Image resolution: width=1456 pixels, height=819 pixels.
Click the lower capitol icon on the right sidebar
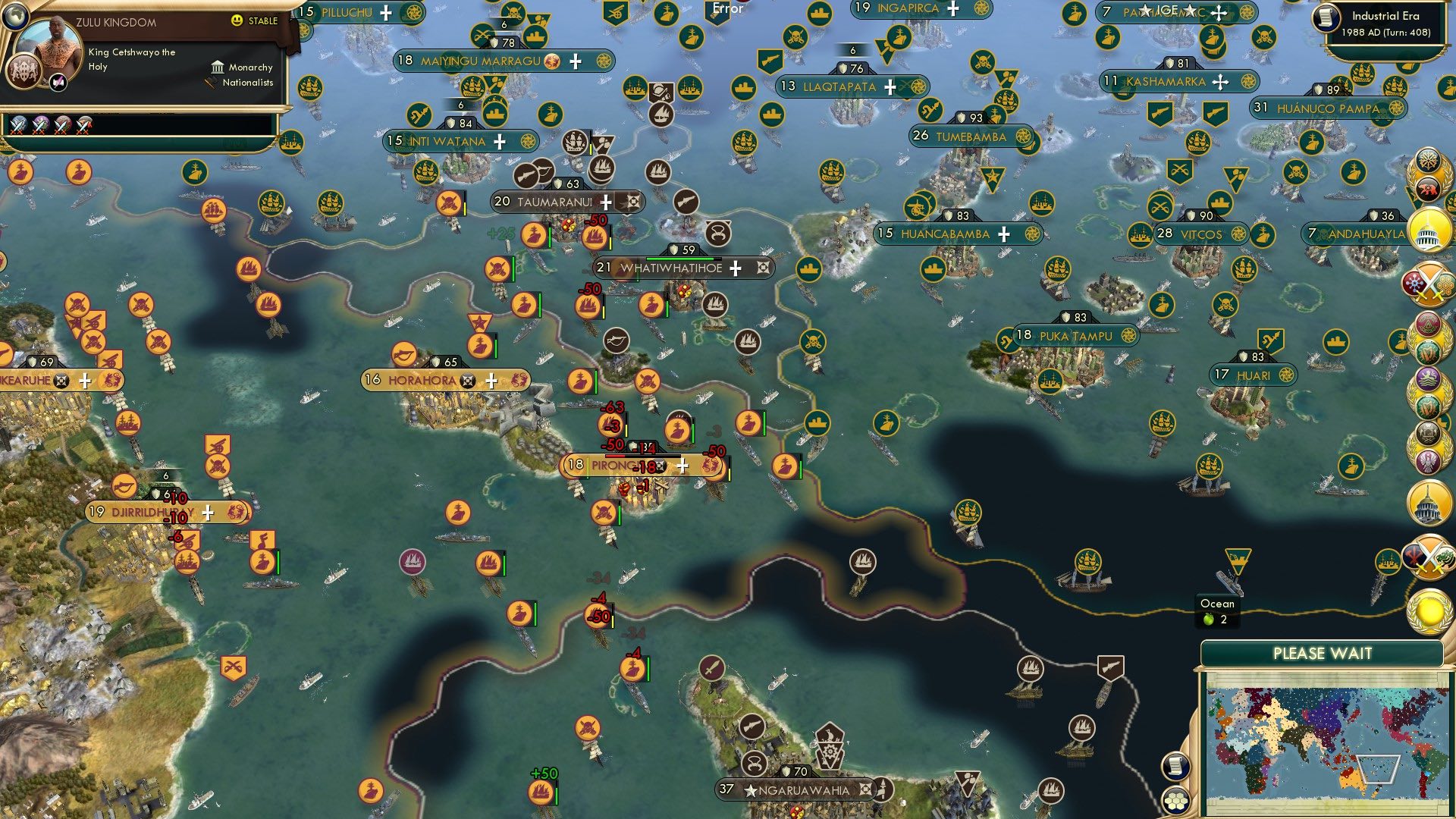1429,504
